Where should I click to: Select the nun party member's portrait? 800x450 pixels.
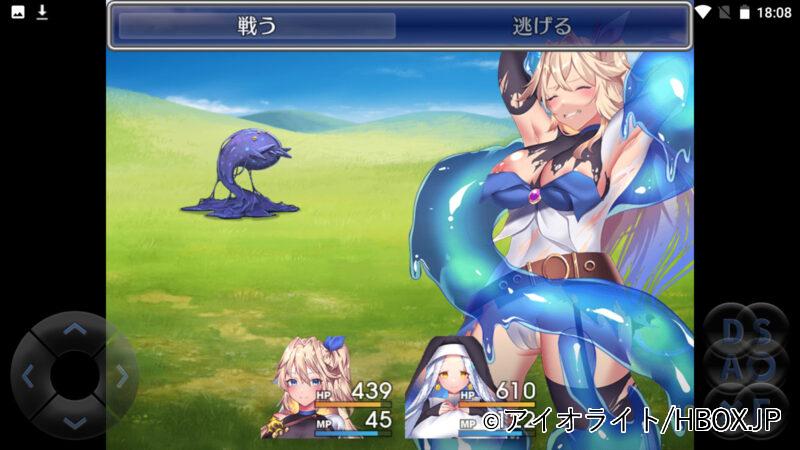coord(438,390)
